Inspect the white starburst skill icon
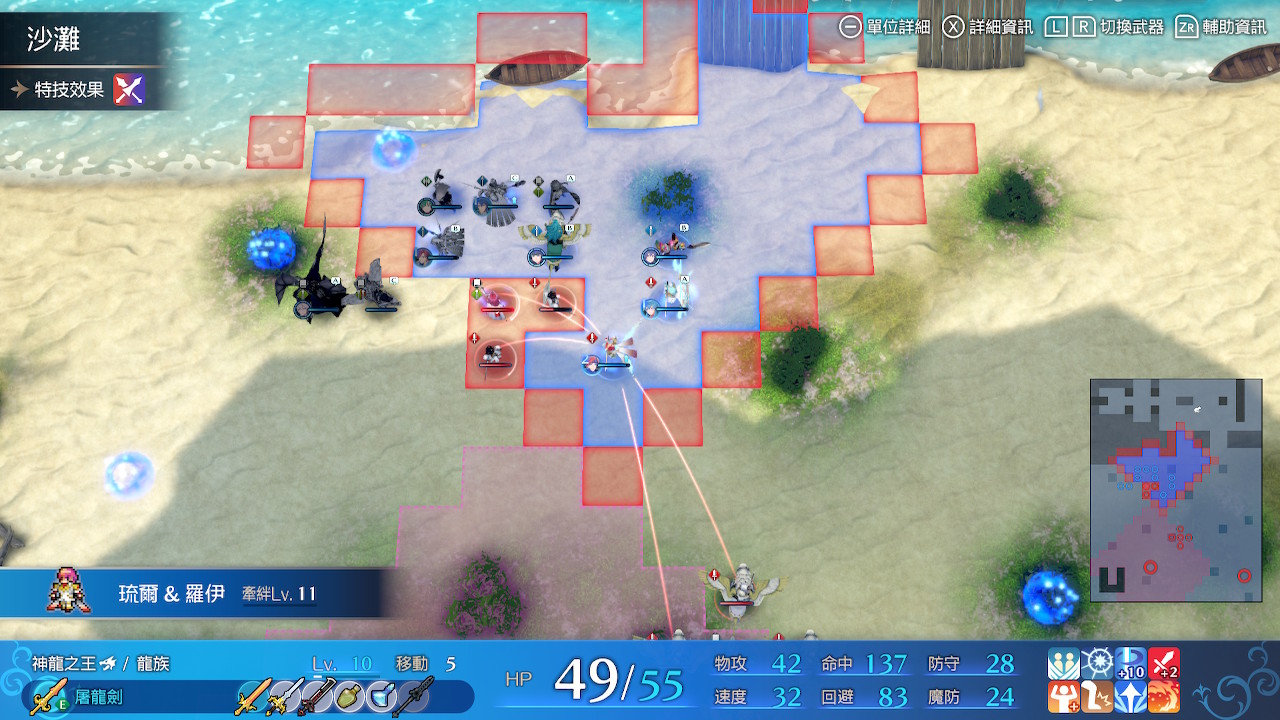1280x720 pixels. (1097, 664)
